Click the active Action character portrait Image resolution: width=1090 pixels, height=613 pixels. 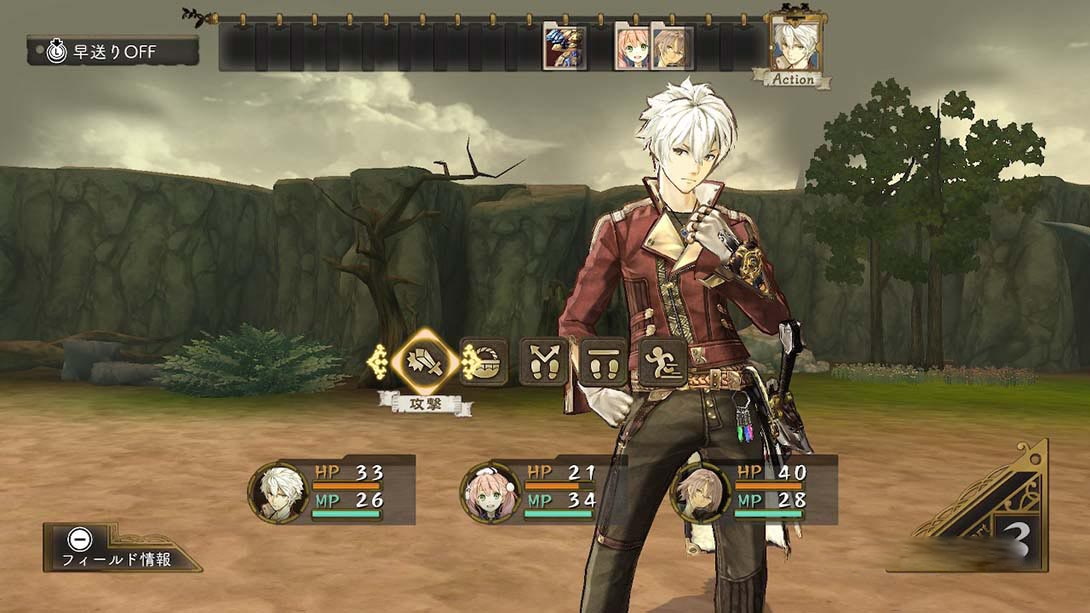pos(795,45)
